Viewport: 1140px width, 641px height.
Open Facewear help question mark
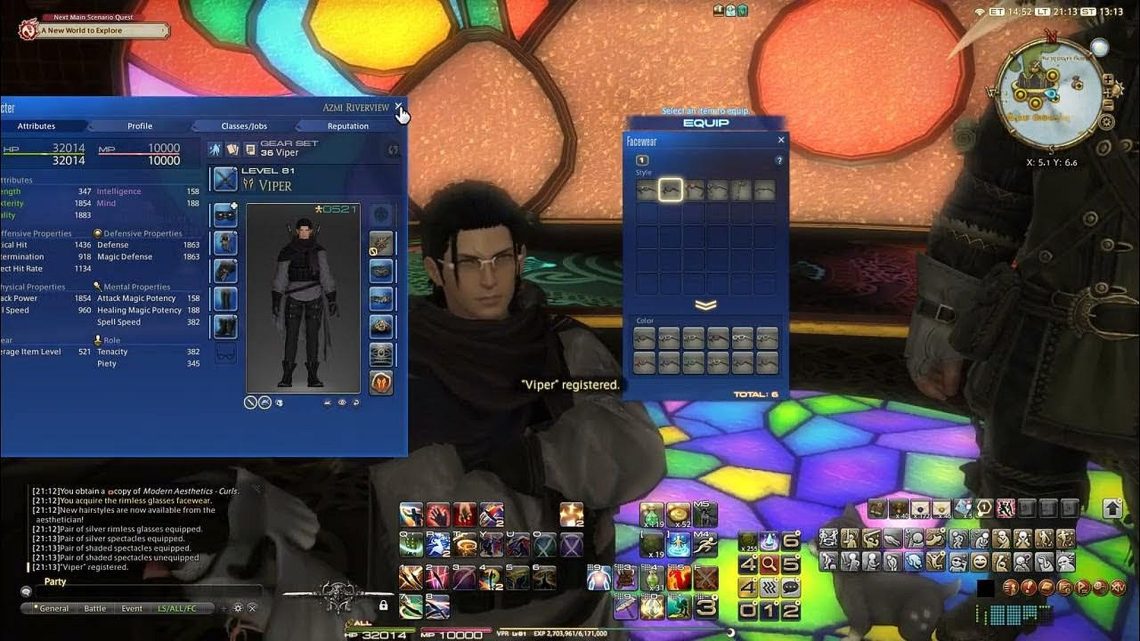(x=780, y=160)
